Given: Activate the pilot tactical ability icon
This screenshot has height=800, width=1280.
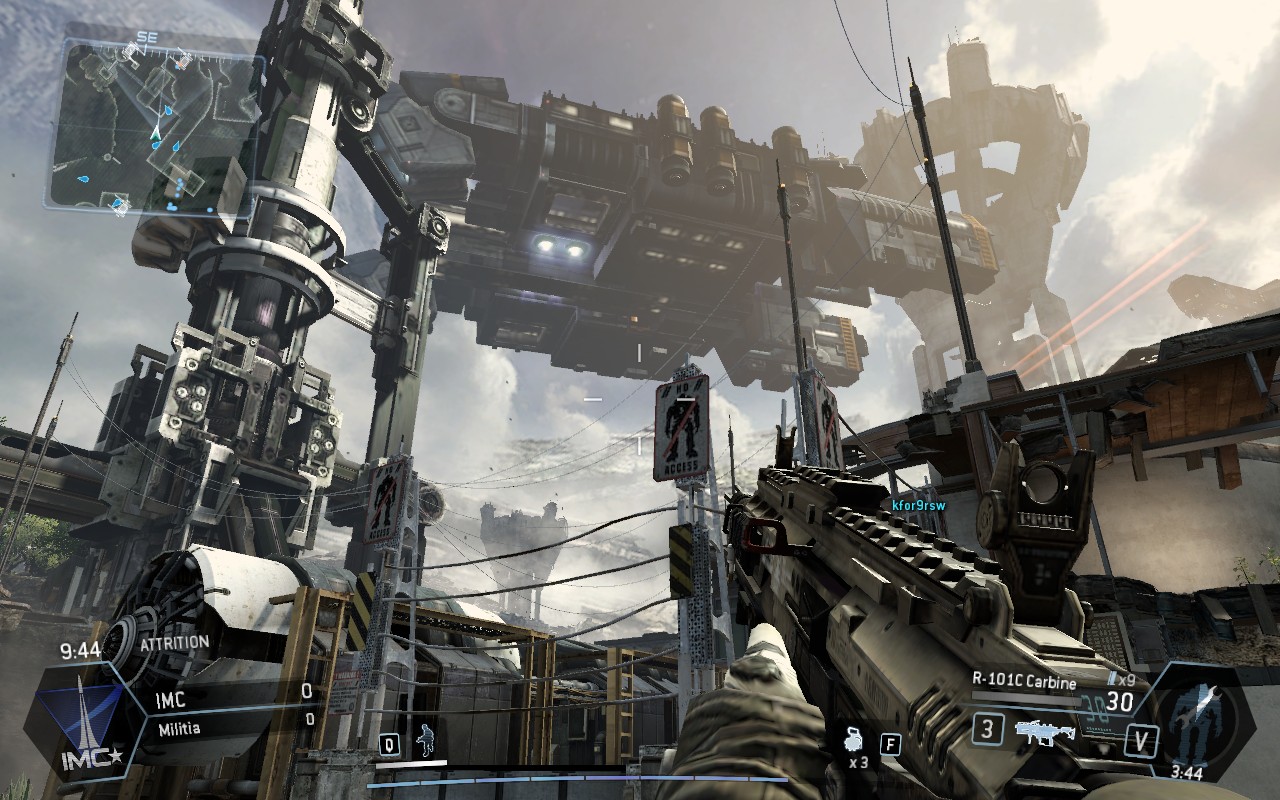Looking at the screenshot, I should tap(425, 743).
